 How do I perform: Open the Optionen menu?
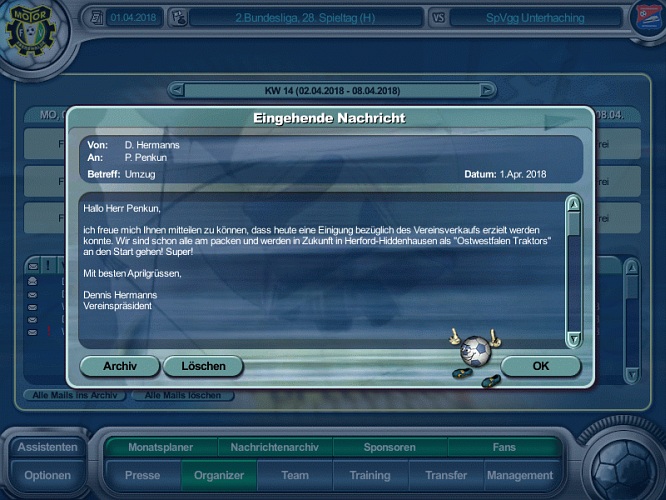point(47,475)
